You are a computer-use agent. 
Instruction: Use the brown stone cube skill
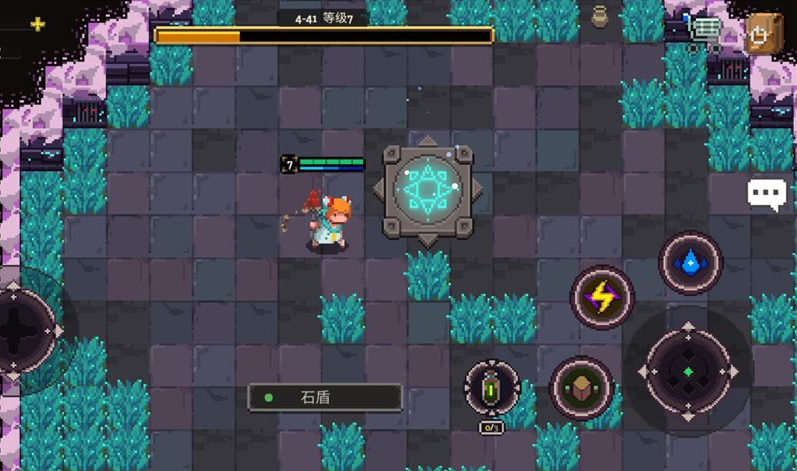[x=581, y=387]
